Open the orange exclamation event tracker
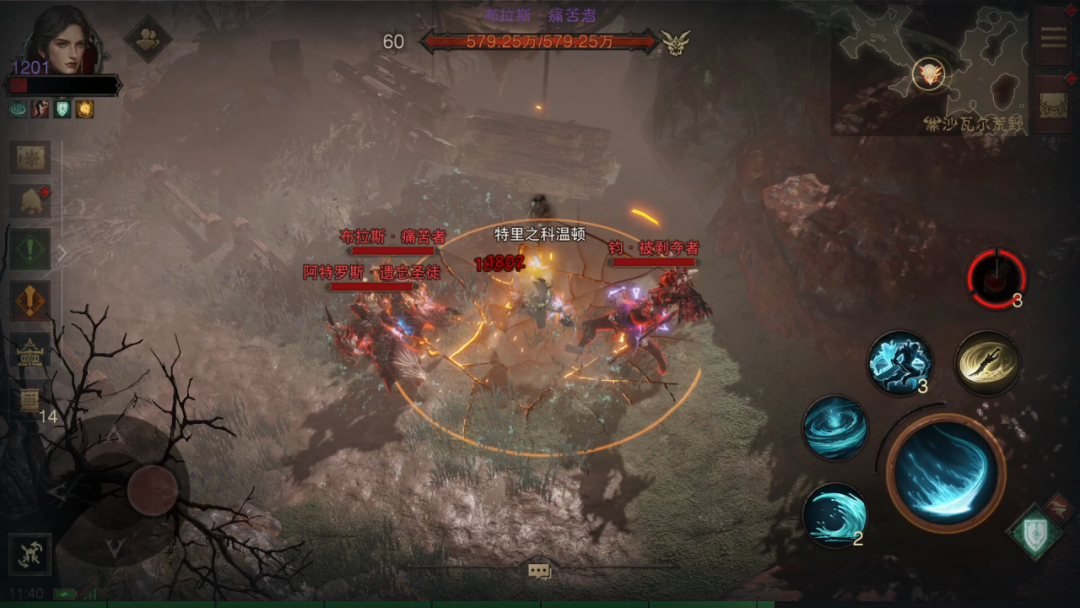Screen dimensions: 1080x608 [x=30, y=299]
